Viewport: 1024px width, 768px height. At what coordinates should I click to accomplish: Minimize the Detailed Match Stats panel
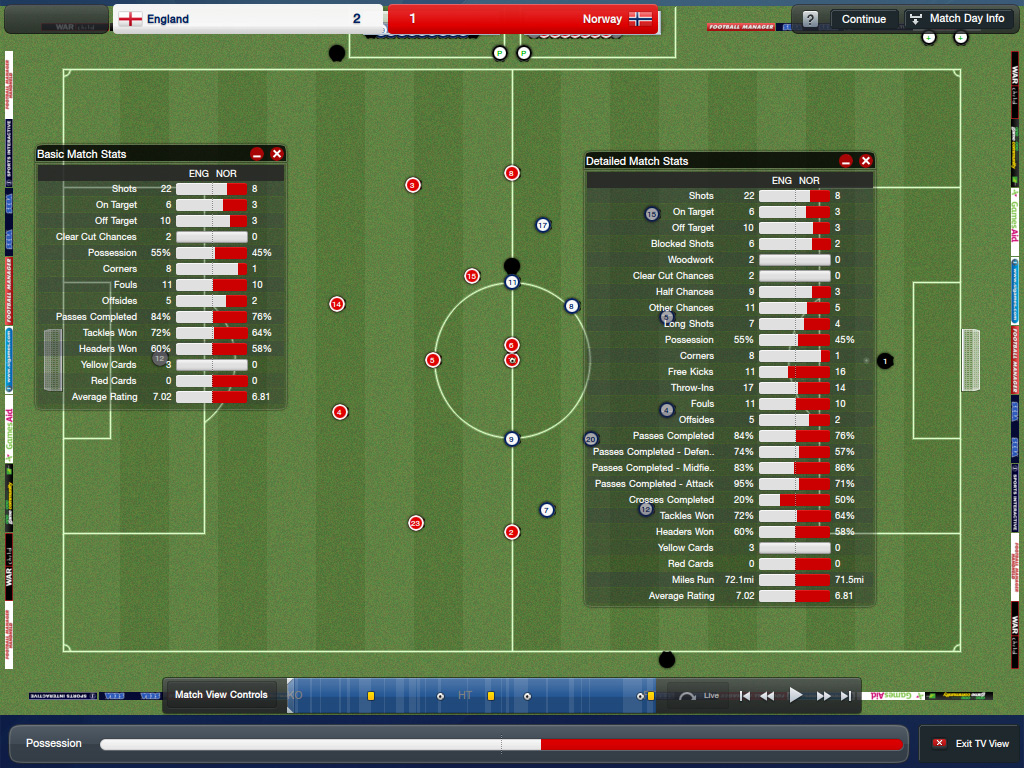tap(846, 161)
